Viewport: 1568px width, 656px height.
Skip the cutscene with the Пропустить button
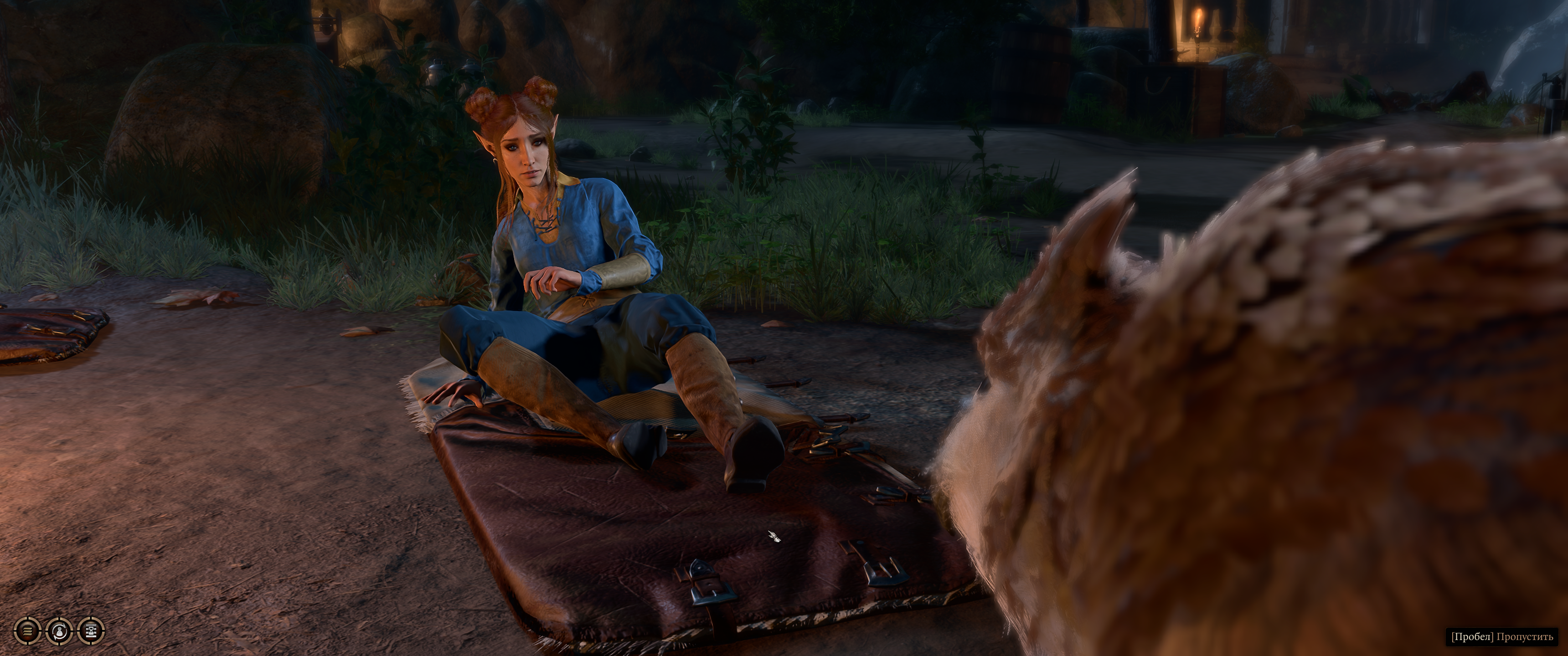[x=1501, y=637]
